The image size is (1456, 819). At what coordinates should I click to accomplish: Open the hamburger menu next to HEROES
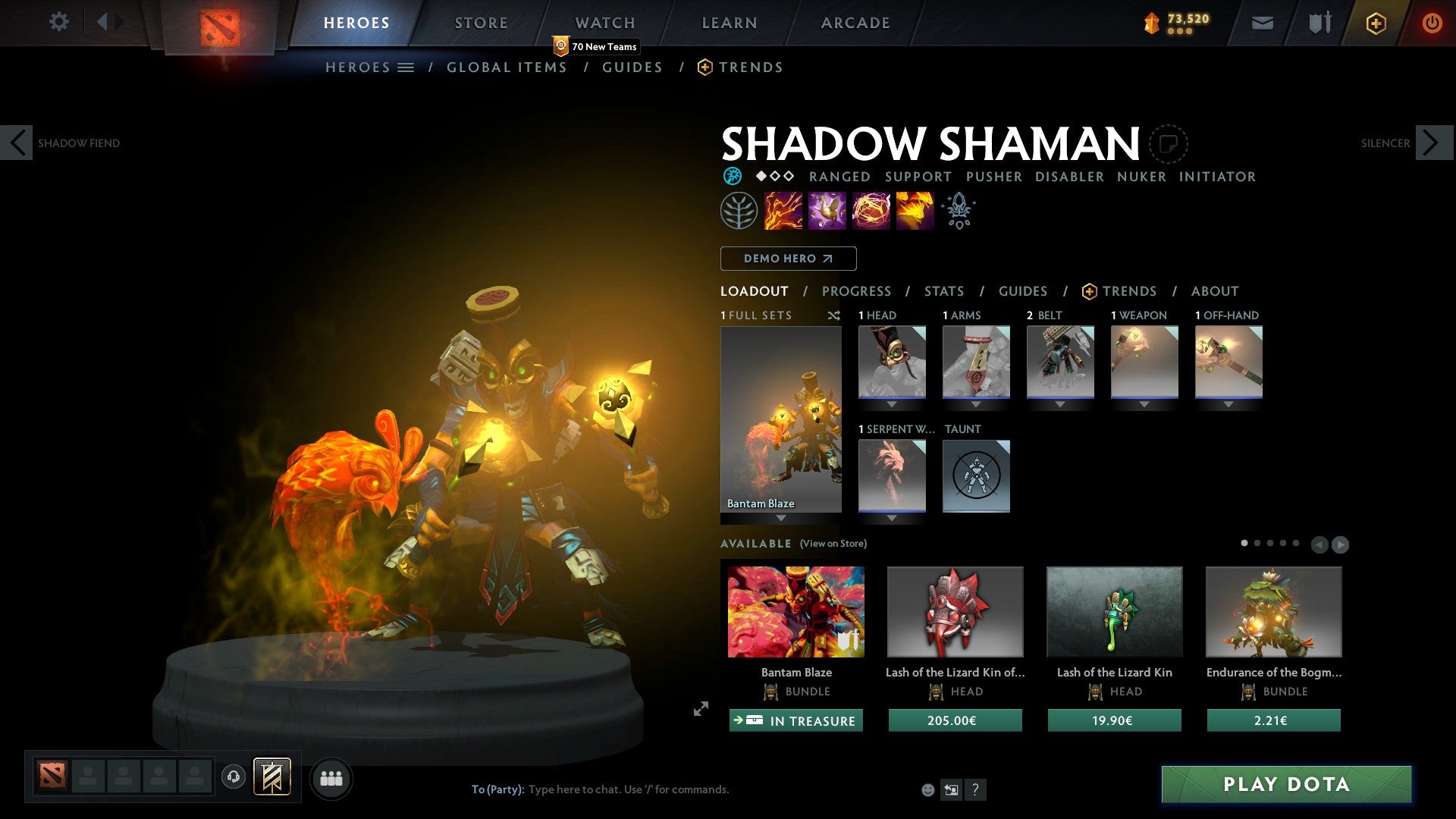(x=407, y=67)
